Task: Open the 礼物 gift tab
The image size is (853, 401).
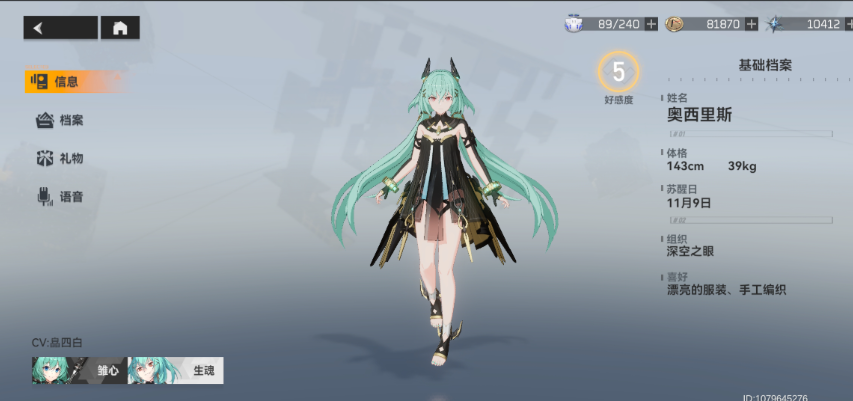Action: click(62, 158)
